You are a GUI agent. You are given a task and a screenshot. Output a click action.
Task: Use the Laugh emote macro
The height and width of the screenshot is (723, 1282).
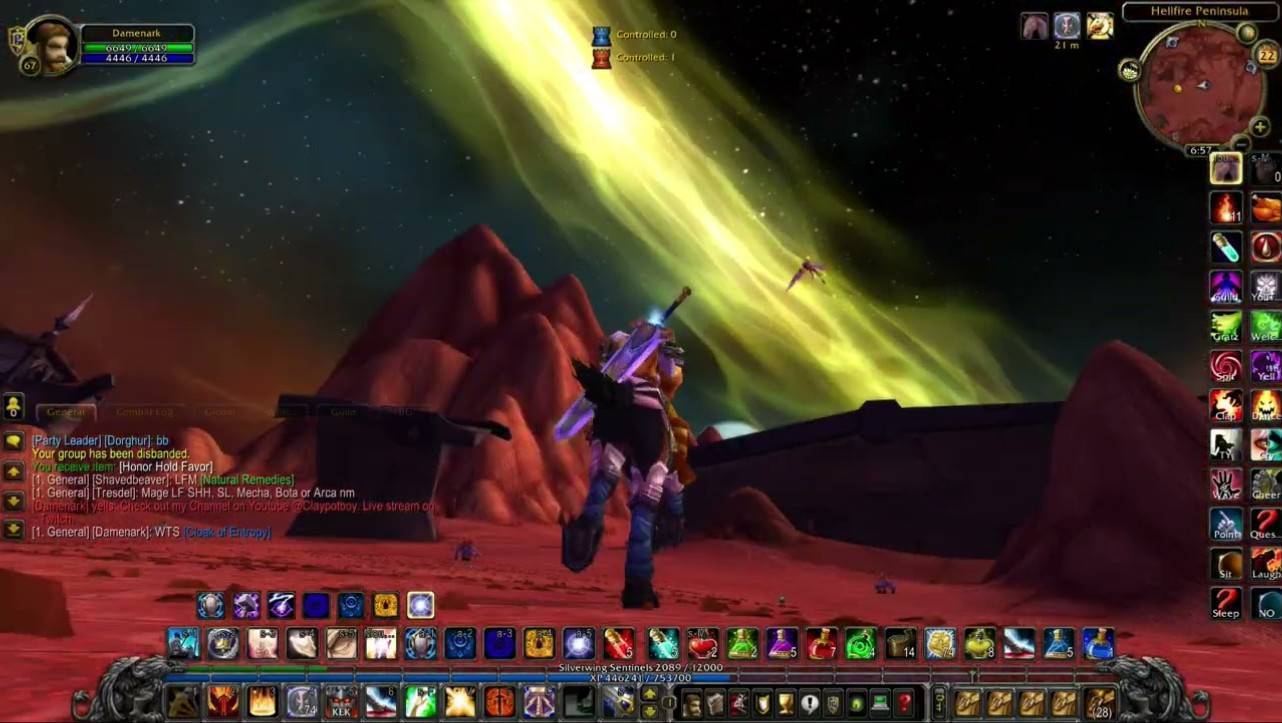[x=1265, y=564]
